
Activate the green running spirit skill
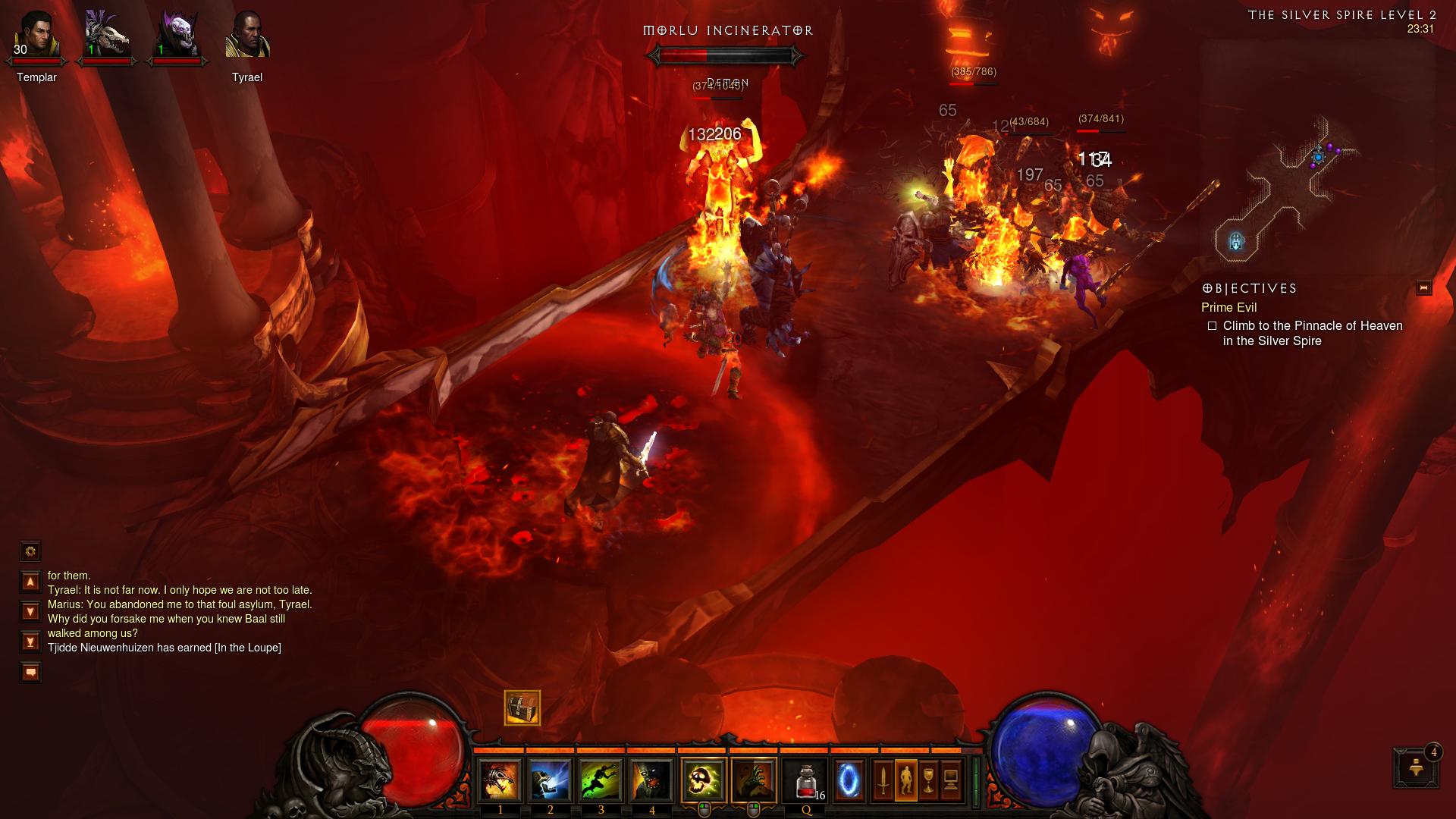click(x=601, y=780)
